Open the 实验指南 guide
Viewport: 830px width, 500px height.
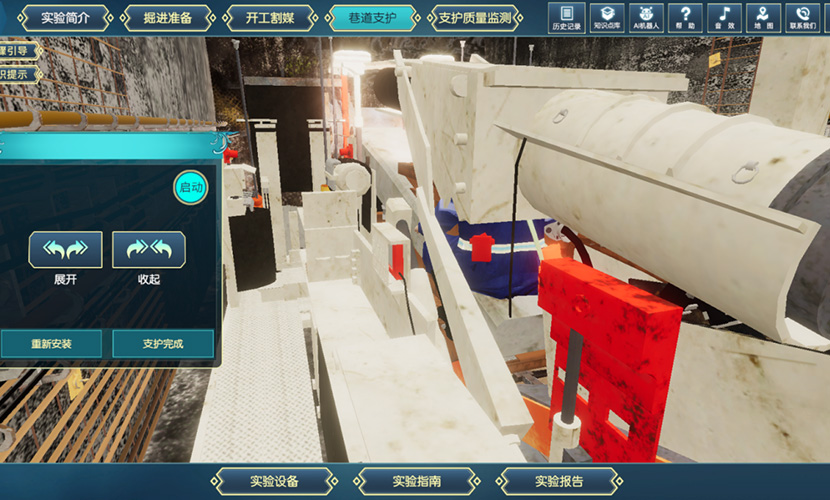[415, 480]
